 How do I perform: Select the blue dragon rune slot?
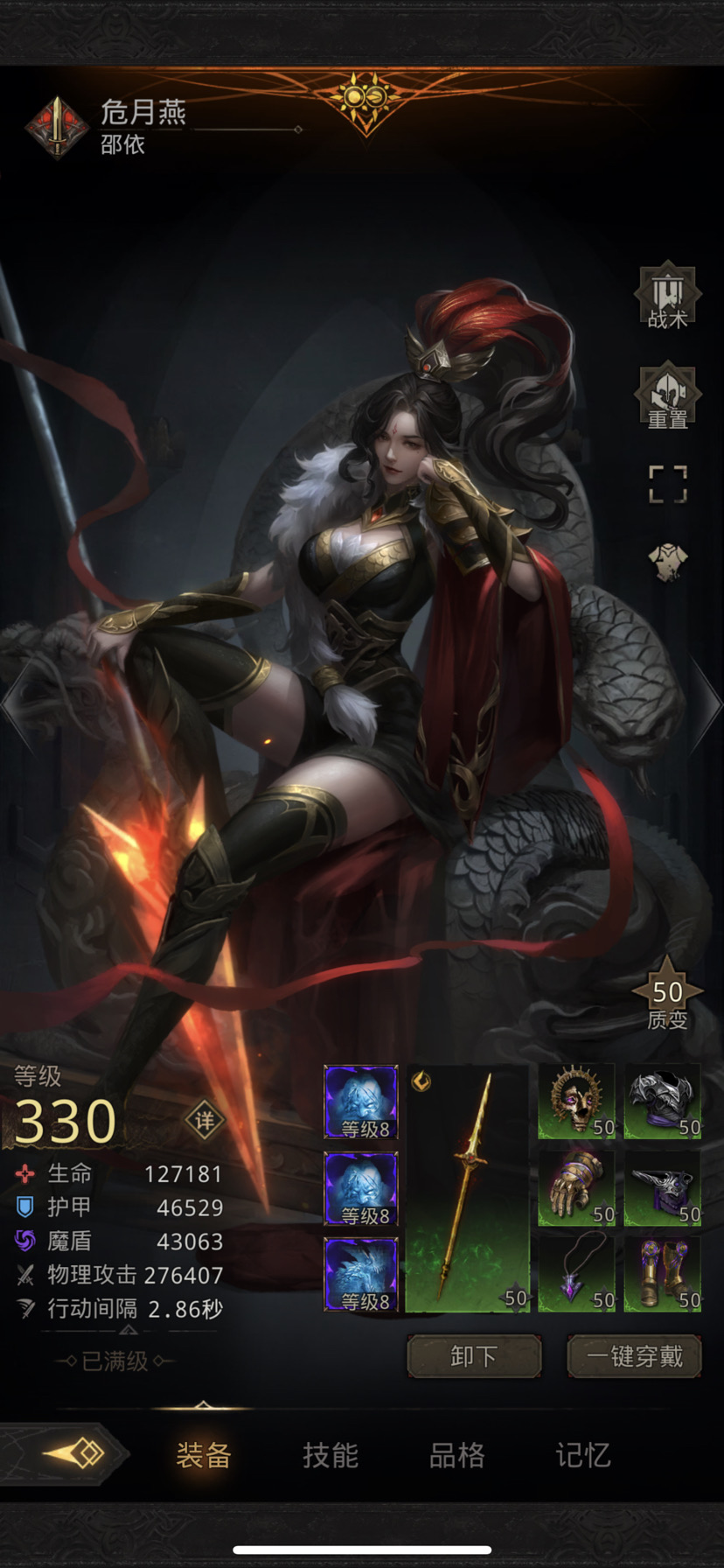point(361,1274)
